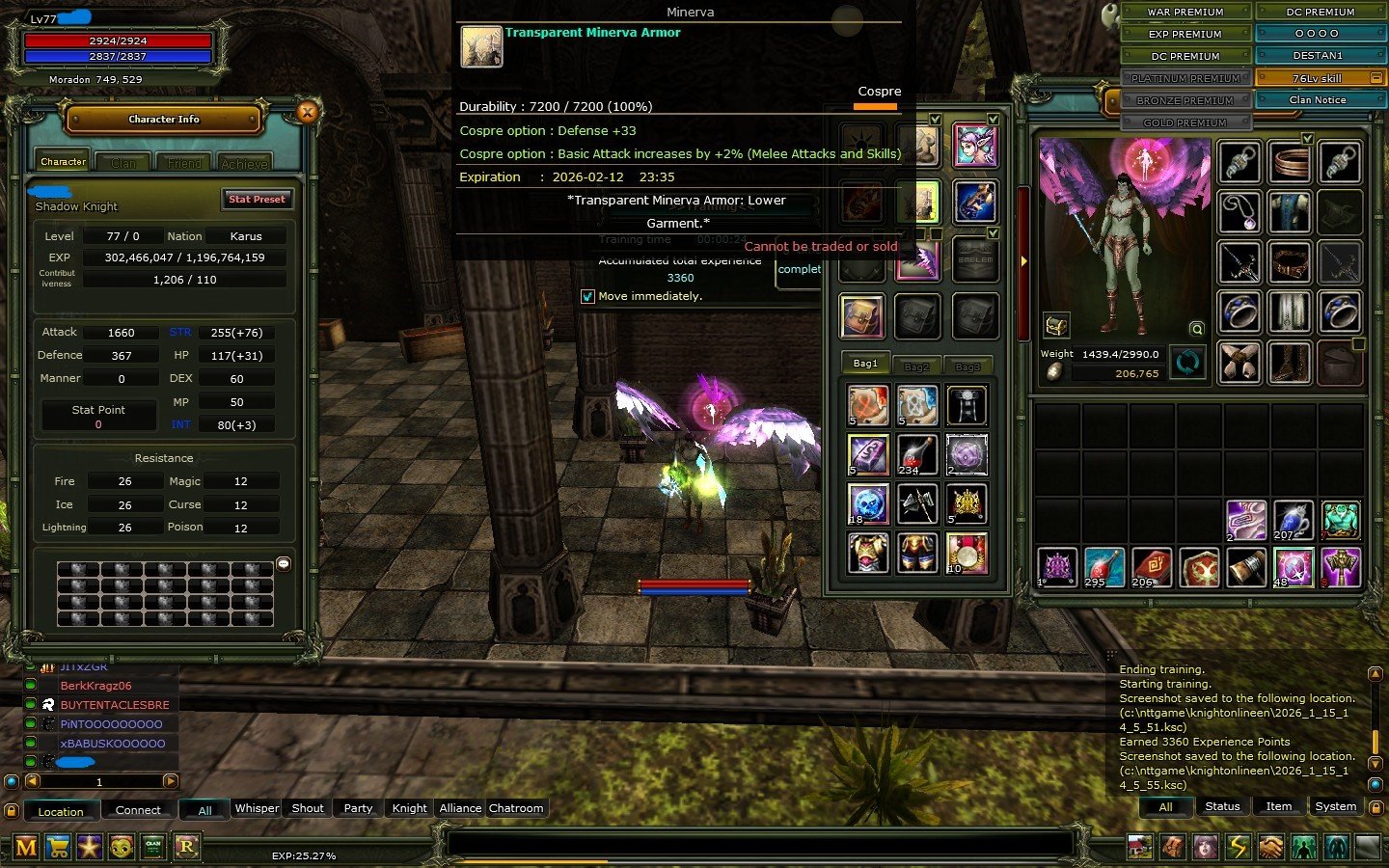The image size is (1389, 868).
Task: Switch to the Clan tab in Character Info
Action: pos(123,161)
